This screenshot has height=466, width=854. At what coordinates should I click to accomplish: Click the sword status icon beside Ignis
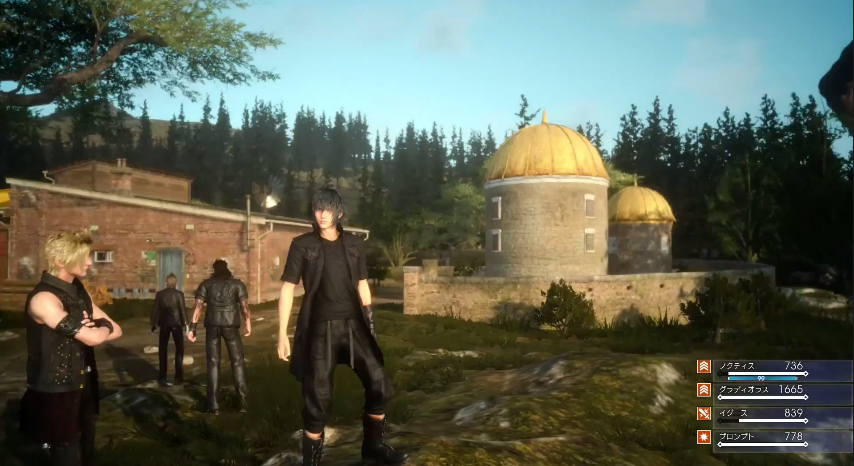tap(704, 413)
